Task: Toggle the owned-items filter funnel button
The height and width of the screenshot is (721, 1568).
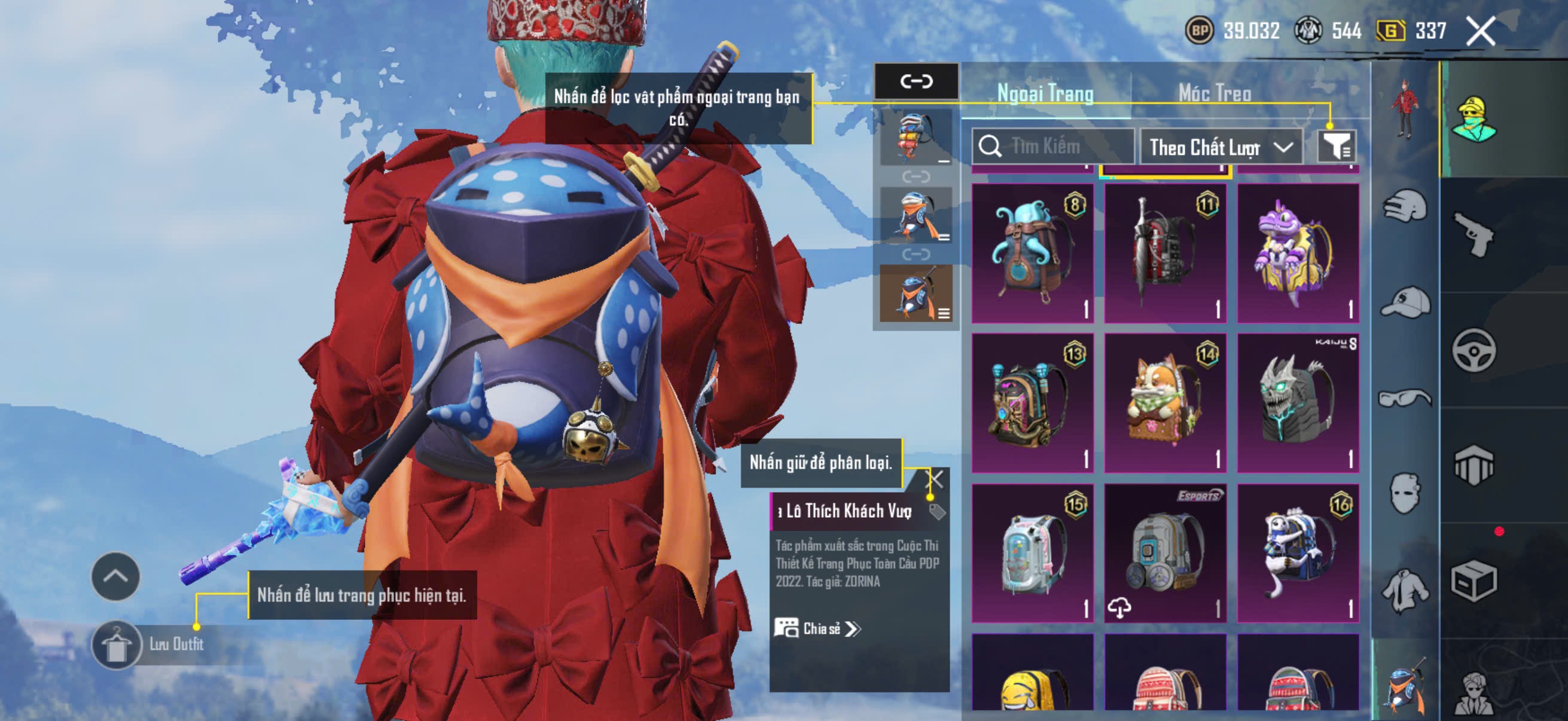Action: (x=1336, y=146)
